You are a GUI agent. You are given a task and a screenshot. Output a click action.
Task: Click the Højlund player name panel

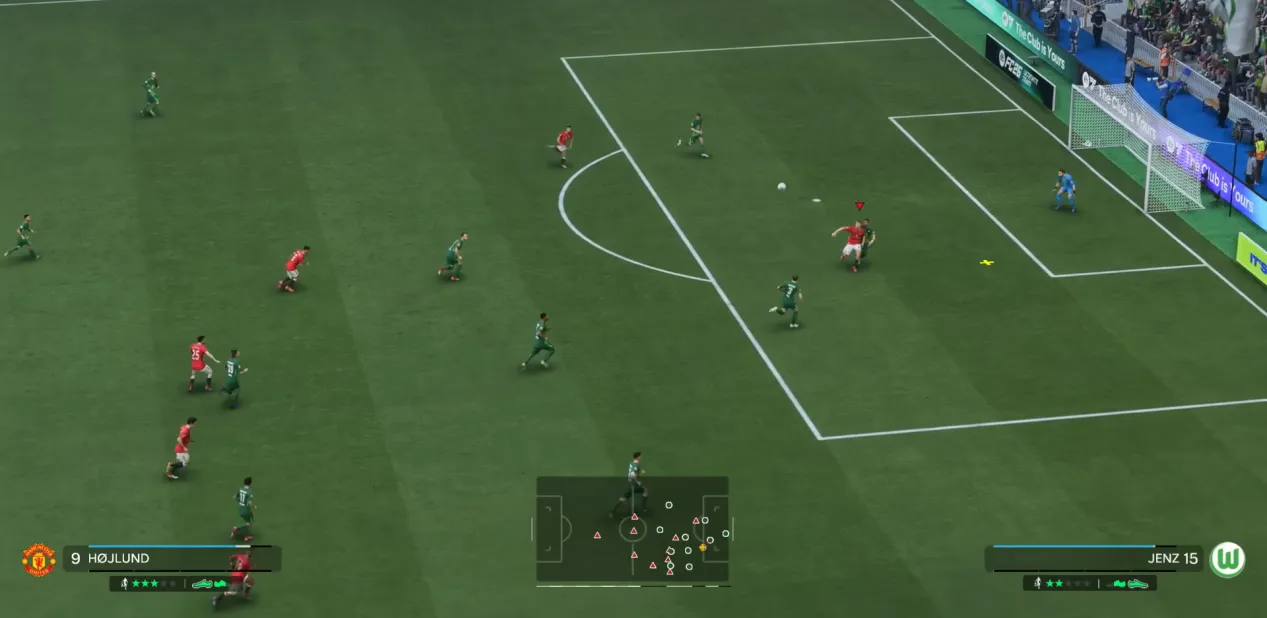coord(170,559)
